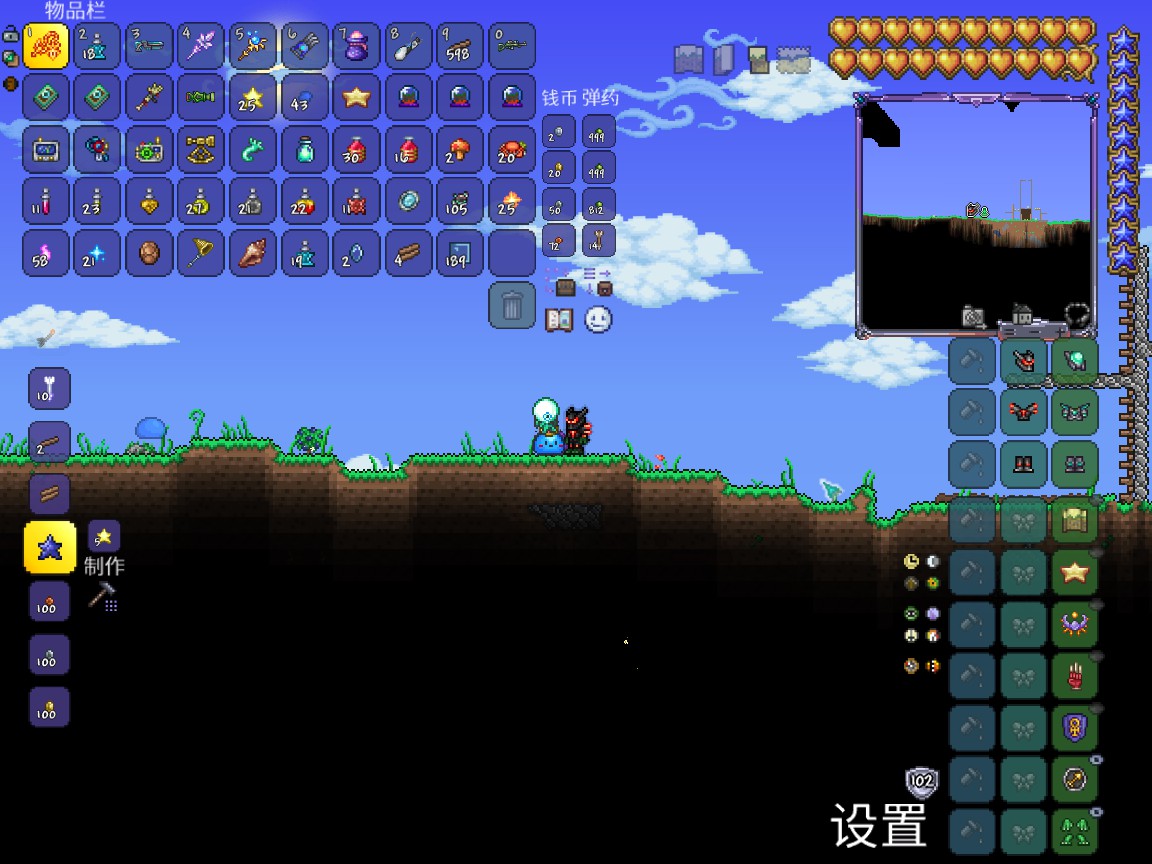Screen dimensions: 1152x864
Task: Select the Ankh Shield accessory slot
Action: click(x=1075, y=727)
